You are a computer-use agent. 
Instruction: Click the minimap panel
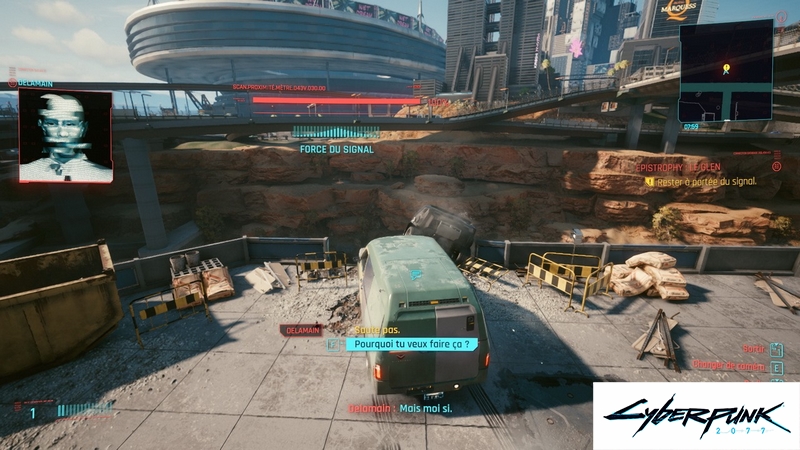tap(725, 71)
